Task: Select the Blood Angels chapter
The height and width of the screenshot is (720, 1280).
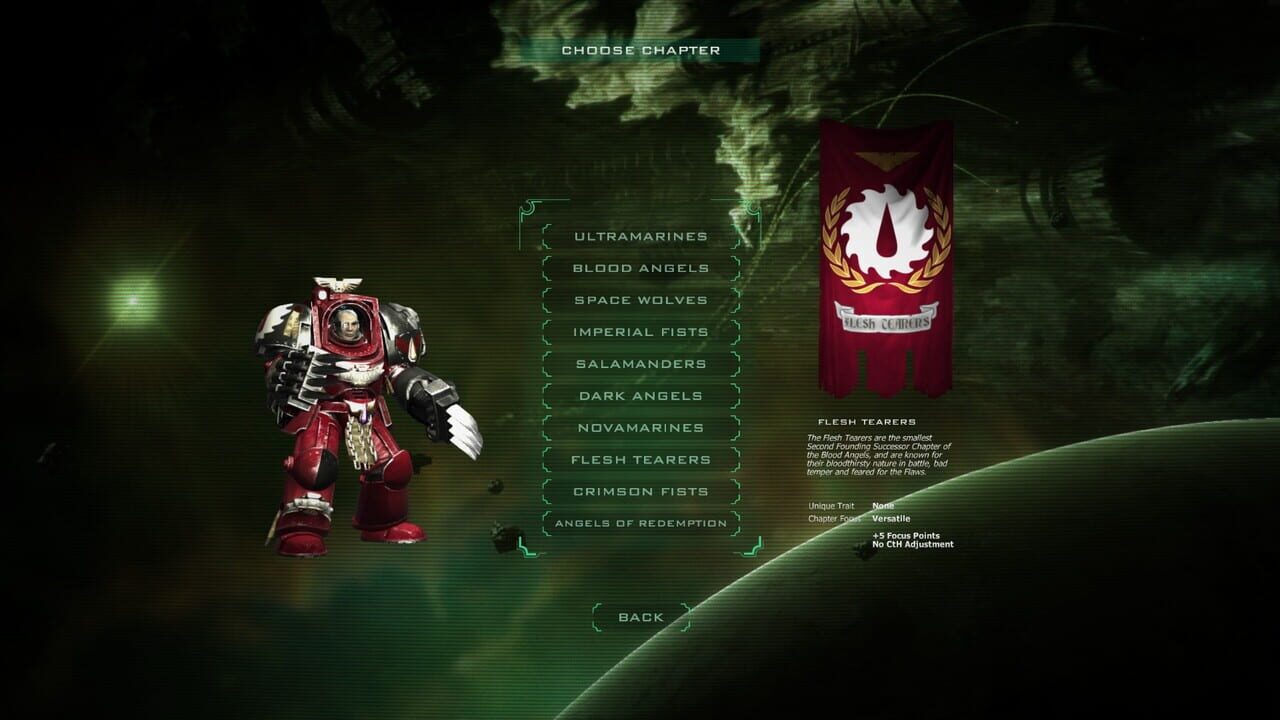Action: (x=640, y=268)
